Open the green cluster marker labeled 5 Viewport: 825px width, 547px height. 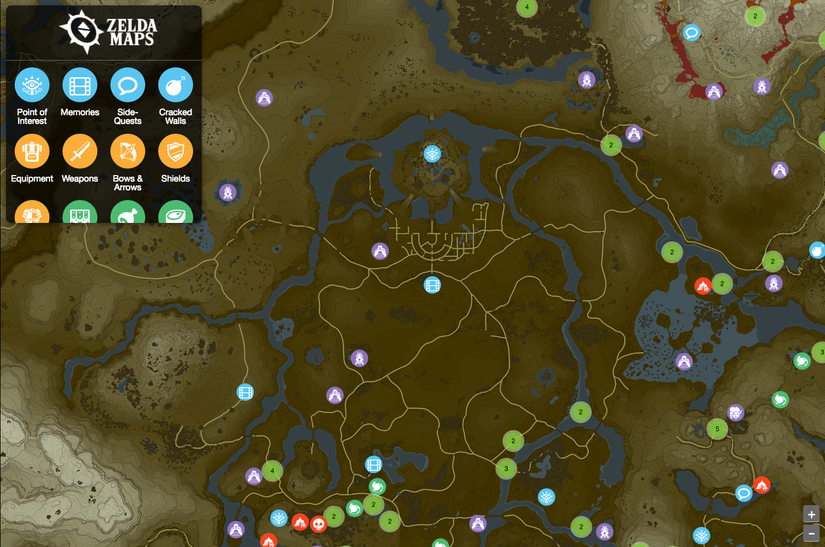716,429
